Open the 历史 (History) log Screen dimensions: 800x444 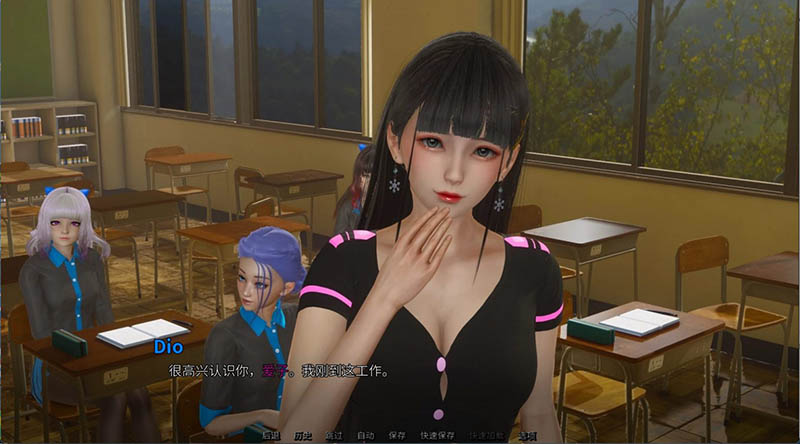click(x=302, y=436)
